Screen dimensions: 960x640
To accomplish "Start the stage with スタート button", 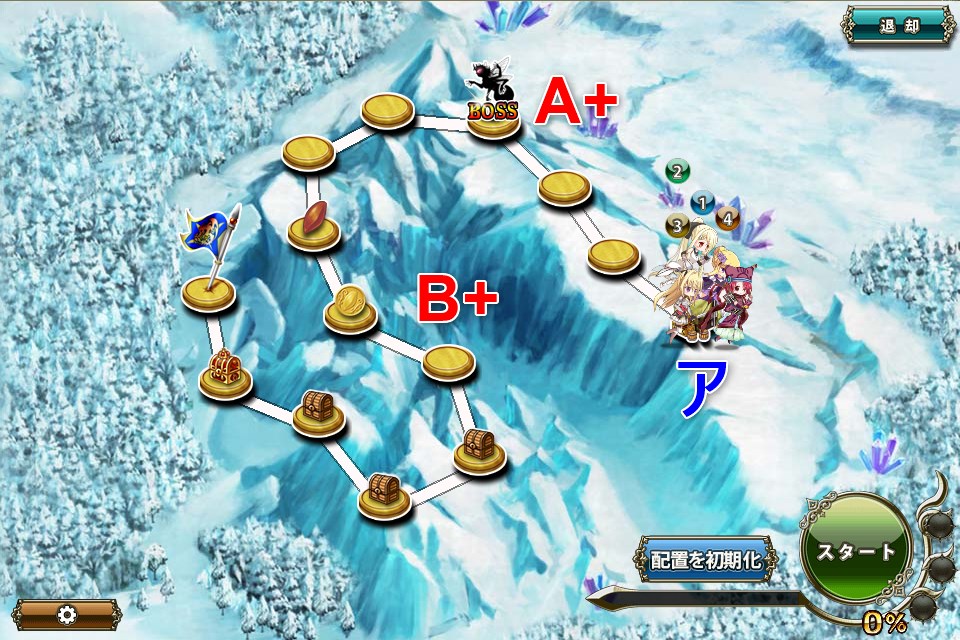I will [x=855, y=551].
